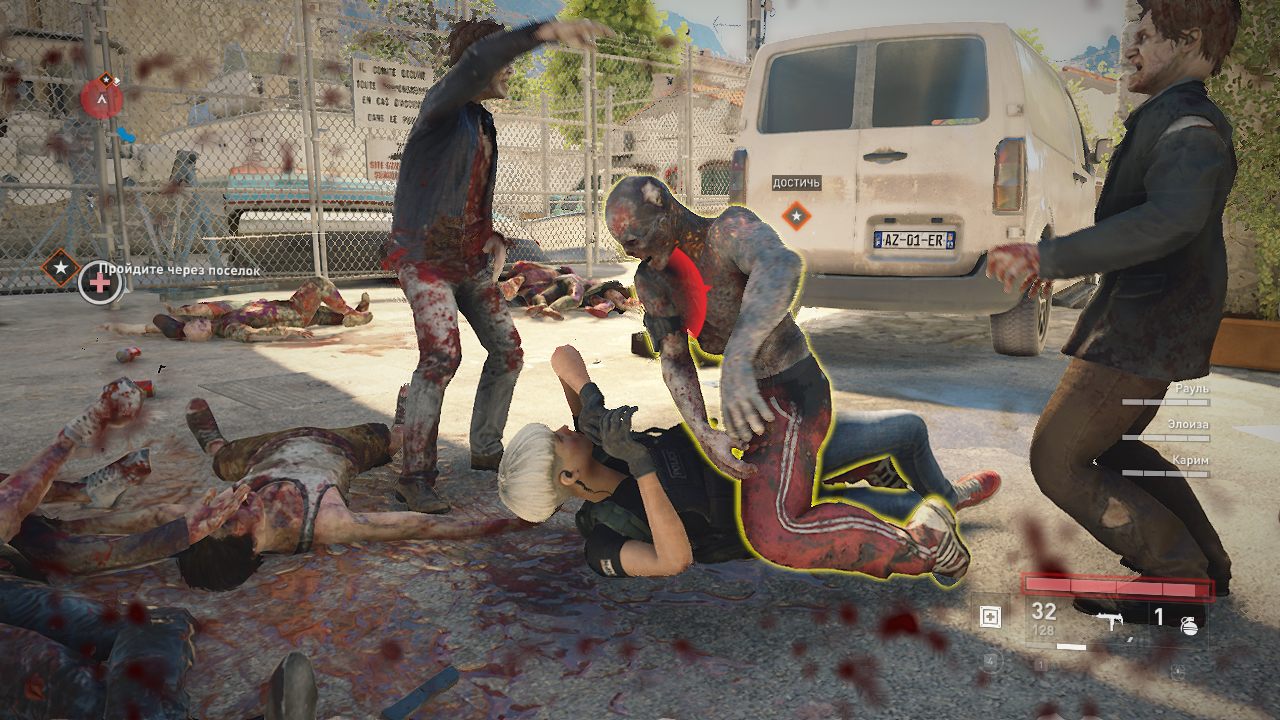Screen dimensions: 1280x720
Task: Use the medkit slot icon
Action: coord(990,617)
